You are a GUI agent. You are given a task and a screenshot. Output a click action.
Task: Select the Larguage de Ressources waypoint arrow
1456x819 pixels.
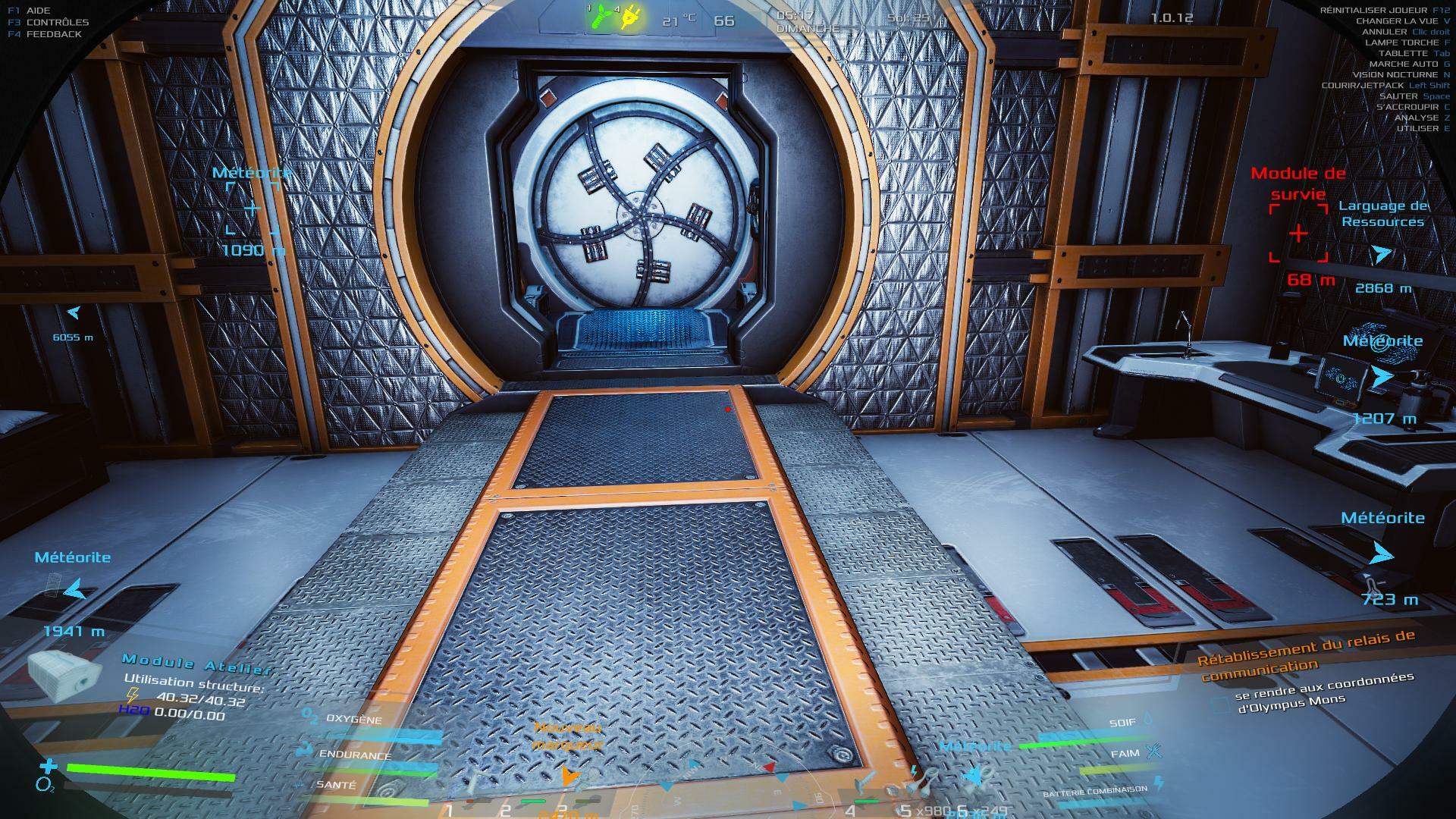point(1382,254)
